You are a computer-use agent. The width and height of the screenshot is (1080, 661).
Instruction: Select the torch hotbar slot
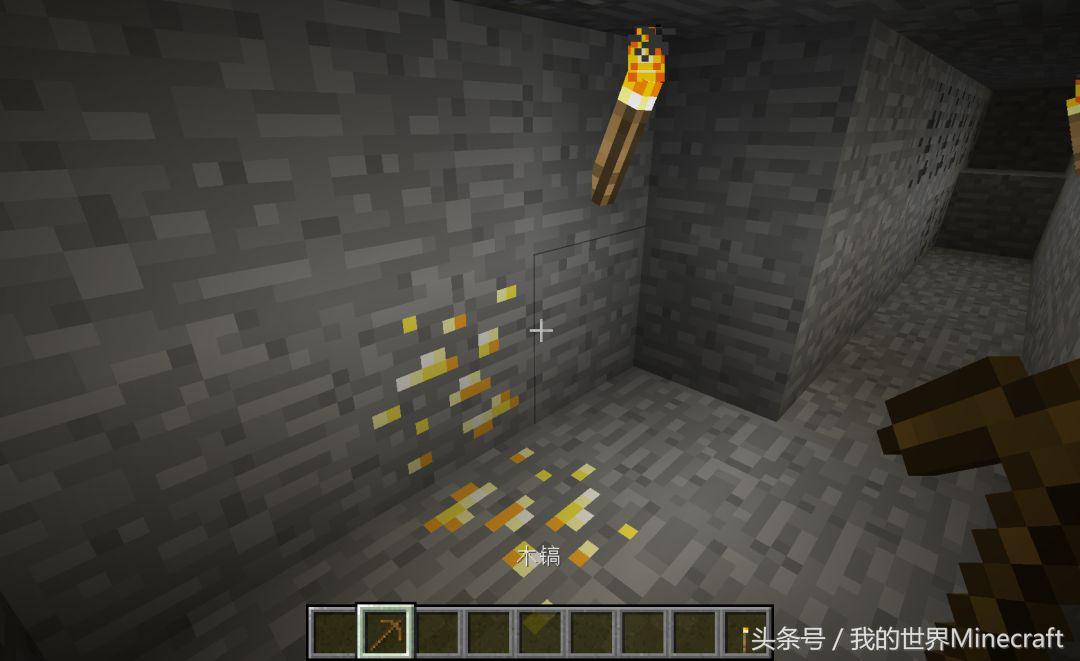coord(746,633)
